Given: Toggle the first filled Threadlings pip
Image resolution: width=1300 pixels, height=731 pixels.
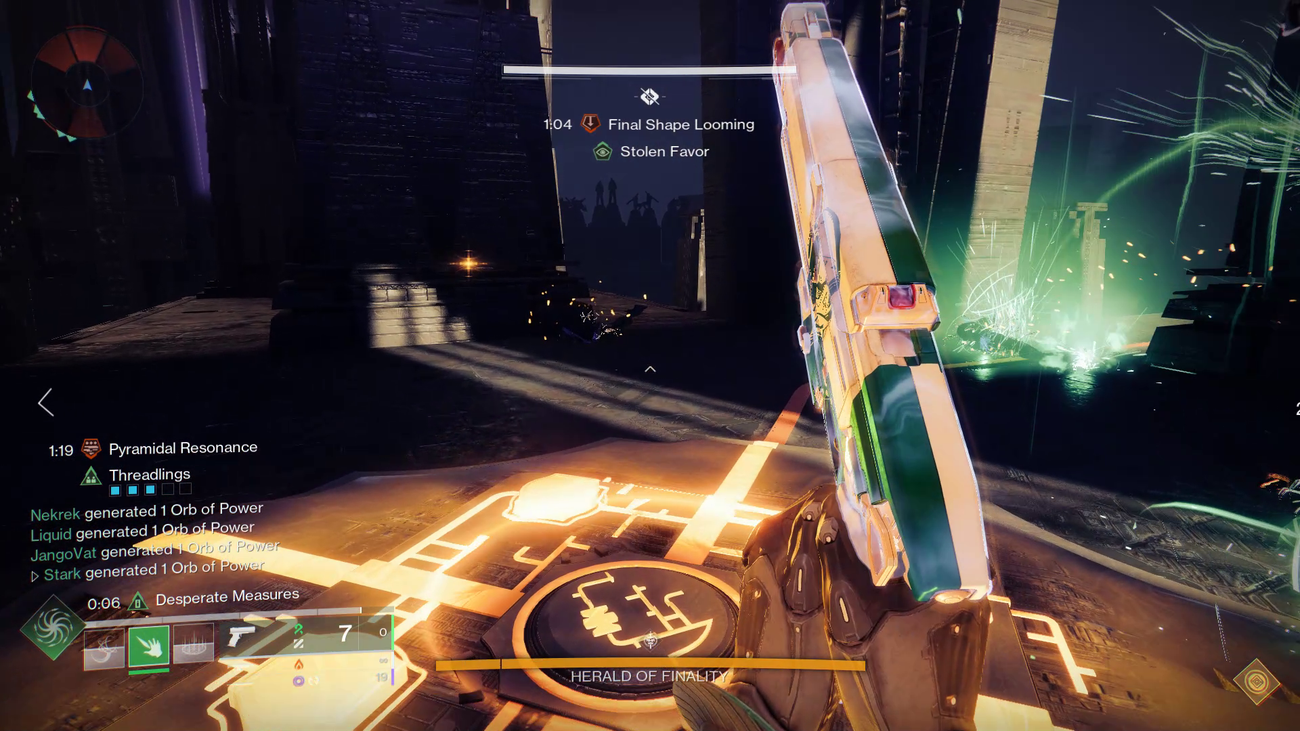Looking at the screenshot, I should click(114, 489).
